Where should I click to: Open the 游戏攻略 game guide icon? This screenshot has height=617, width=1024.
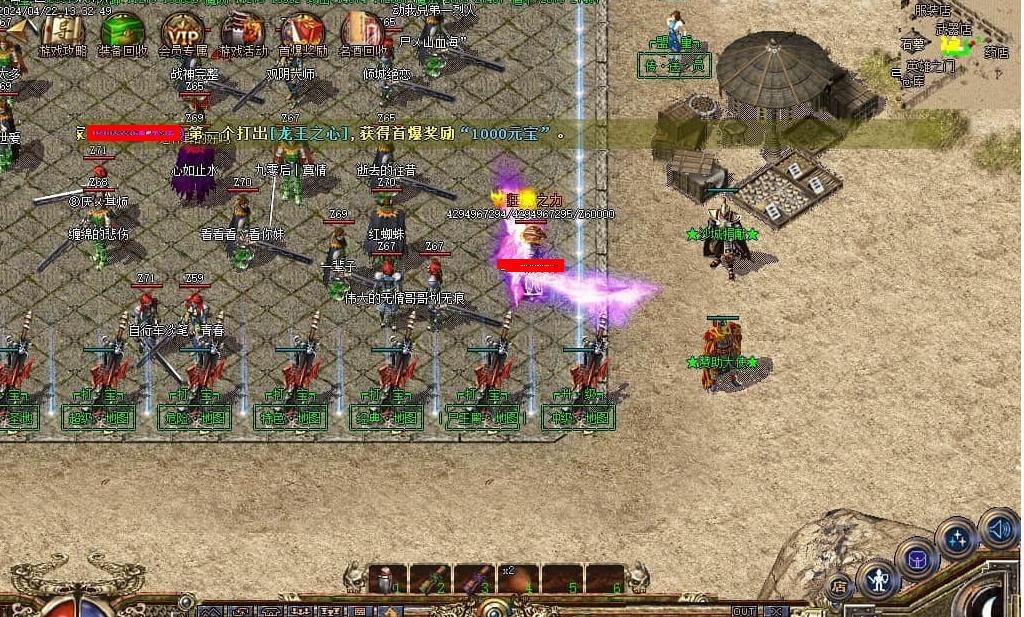(63, 32)
